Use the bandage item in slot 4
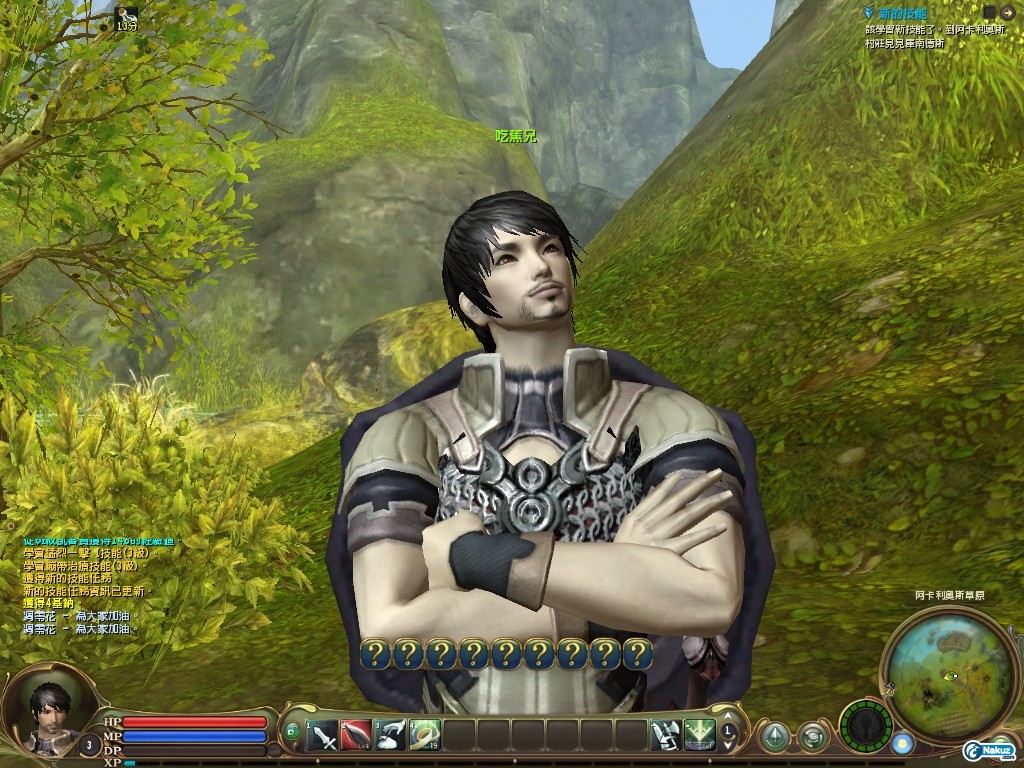 point(425,736)
